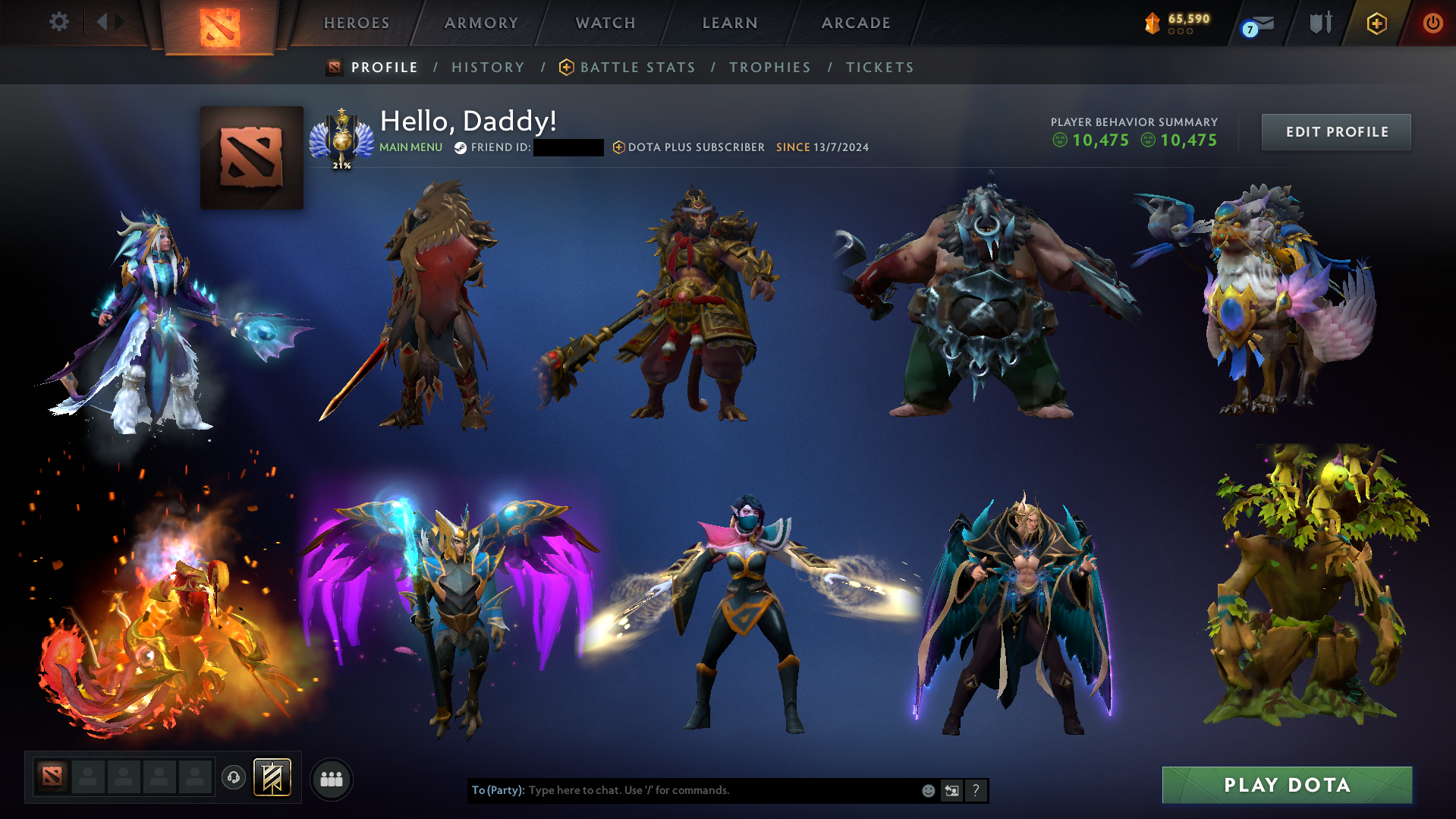Toggle voice chat with the headset icon
The image size is (1456, 819).
[234, 777]
